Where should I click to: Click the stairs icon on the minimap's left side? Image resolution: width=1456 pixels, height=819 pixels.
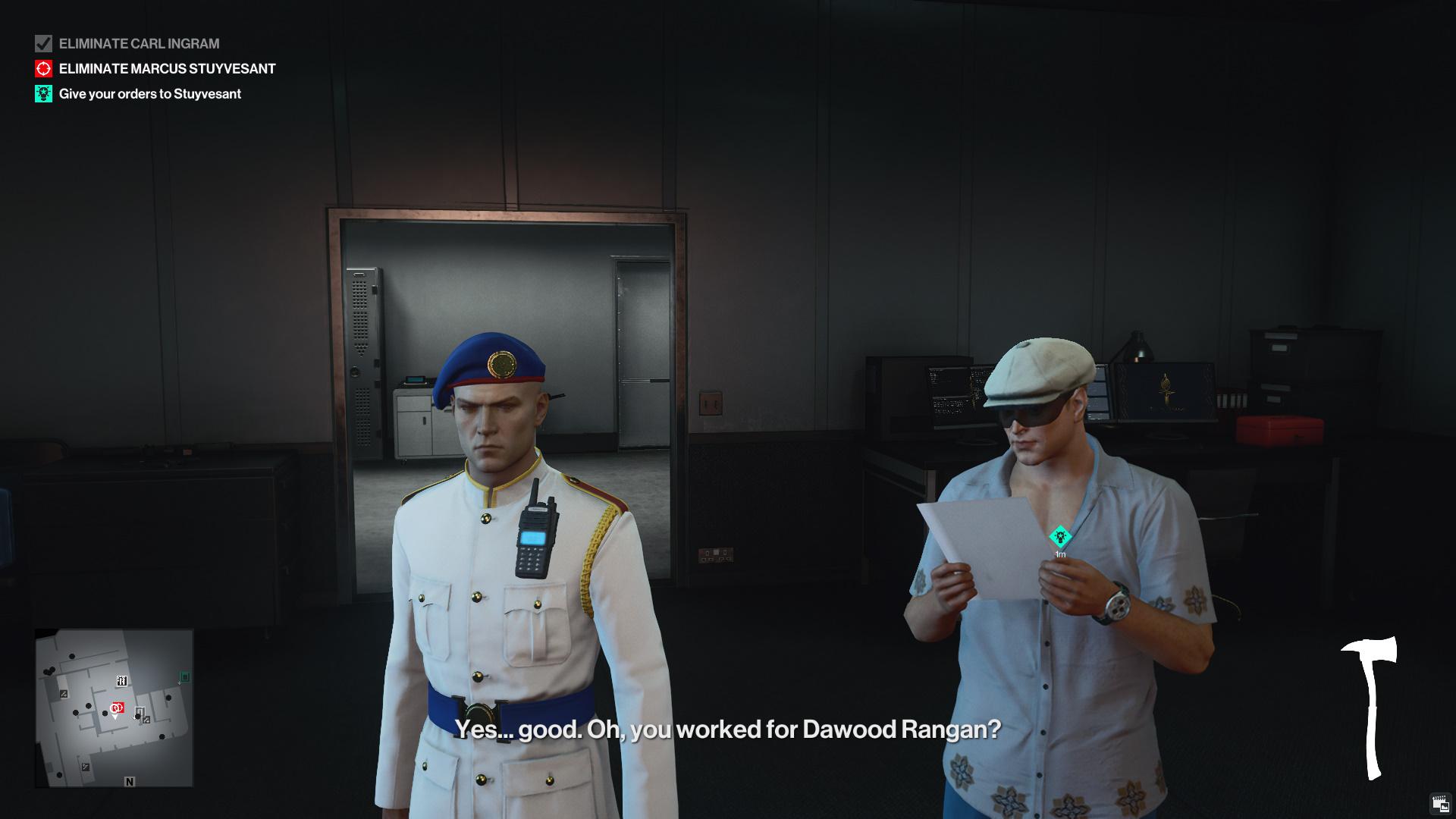64,694
